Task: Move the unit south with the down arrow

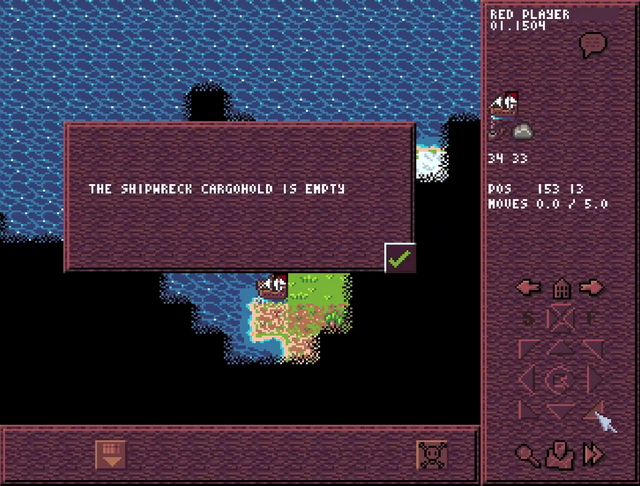Action: (562, 410)
